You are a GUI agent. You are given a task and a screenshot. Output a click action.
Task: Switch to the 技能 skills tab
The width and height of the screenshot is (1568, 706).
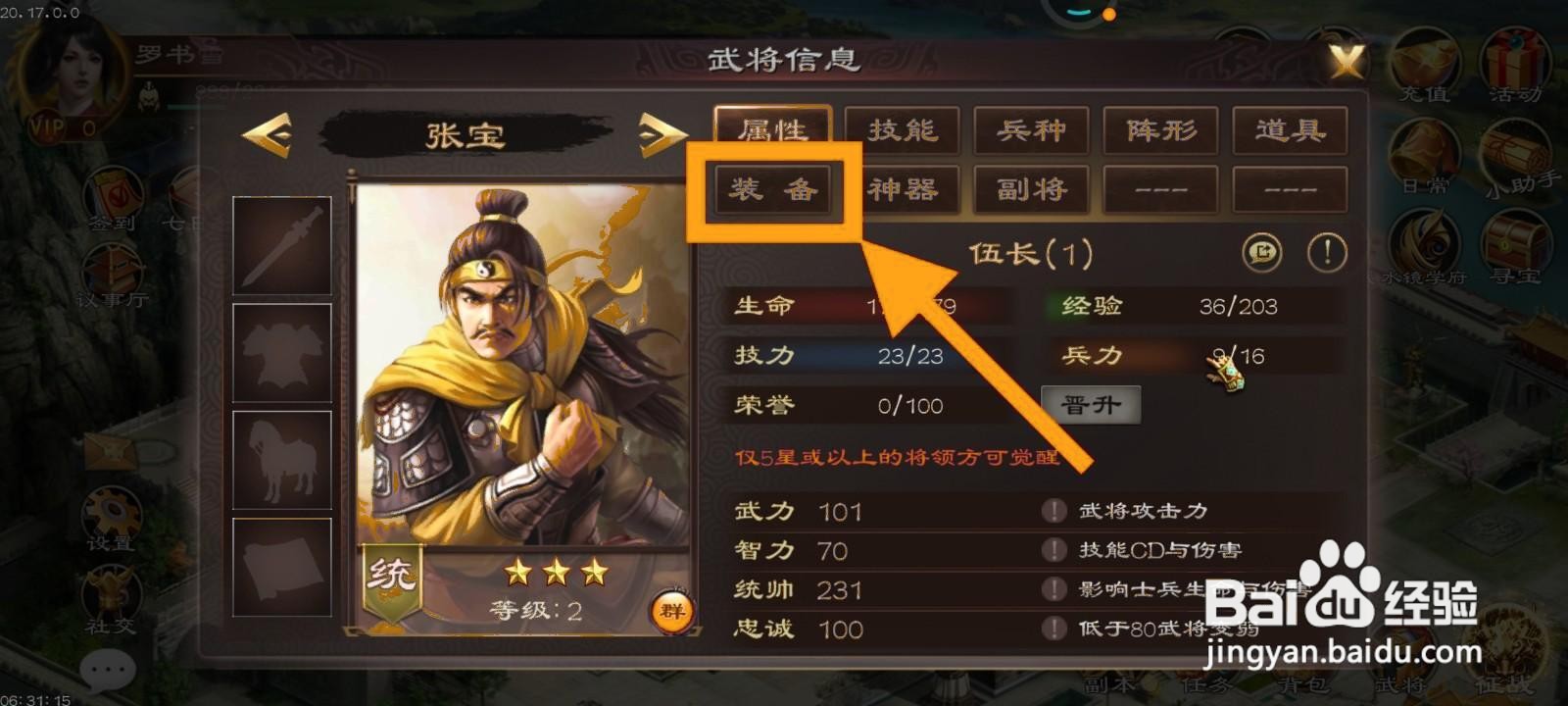click(x=902, y=131)
